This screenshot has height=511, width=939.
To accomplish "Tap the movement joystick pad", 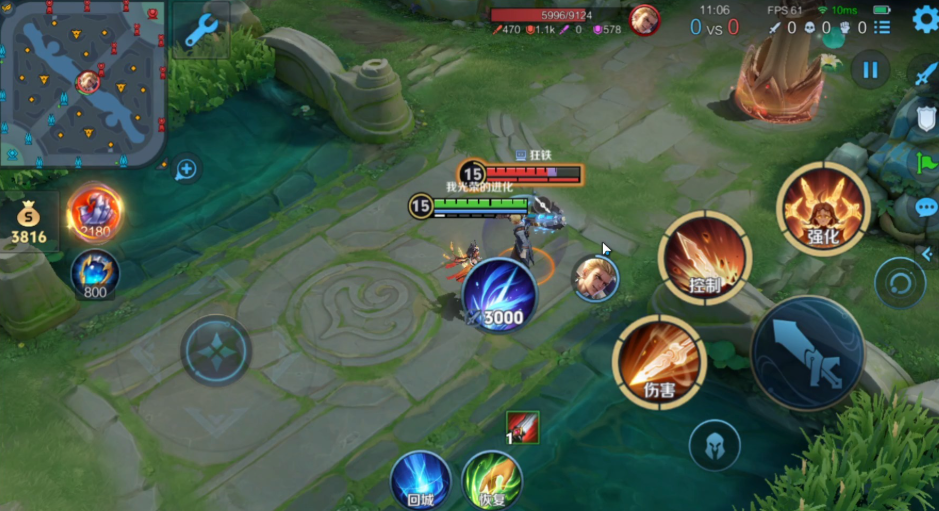I will click(x=215, y=350).
